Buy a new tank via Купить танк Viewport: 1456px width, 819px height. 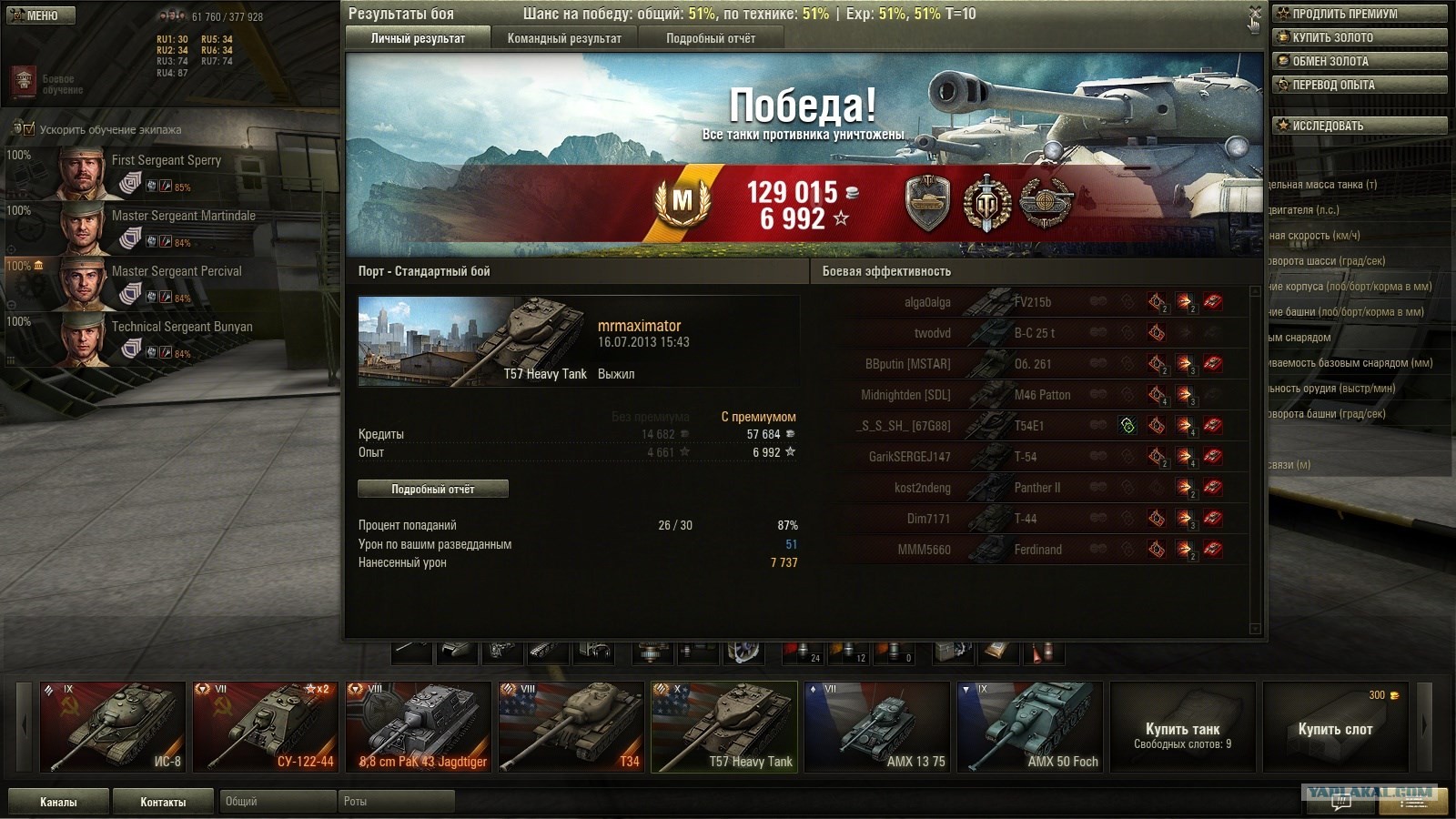point(1182,729)
